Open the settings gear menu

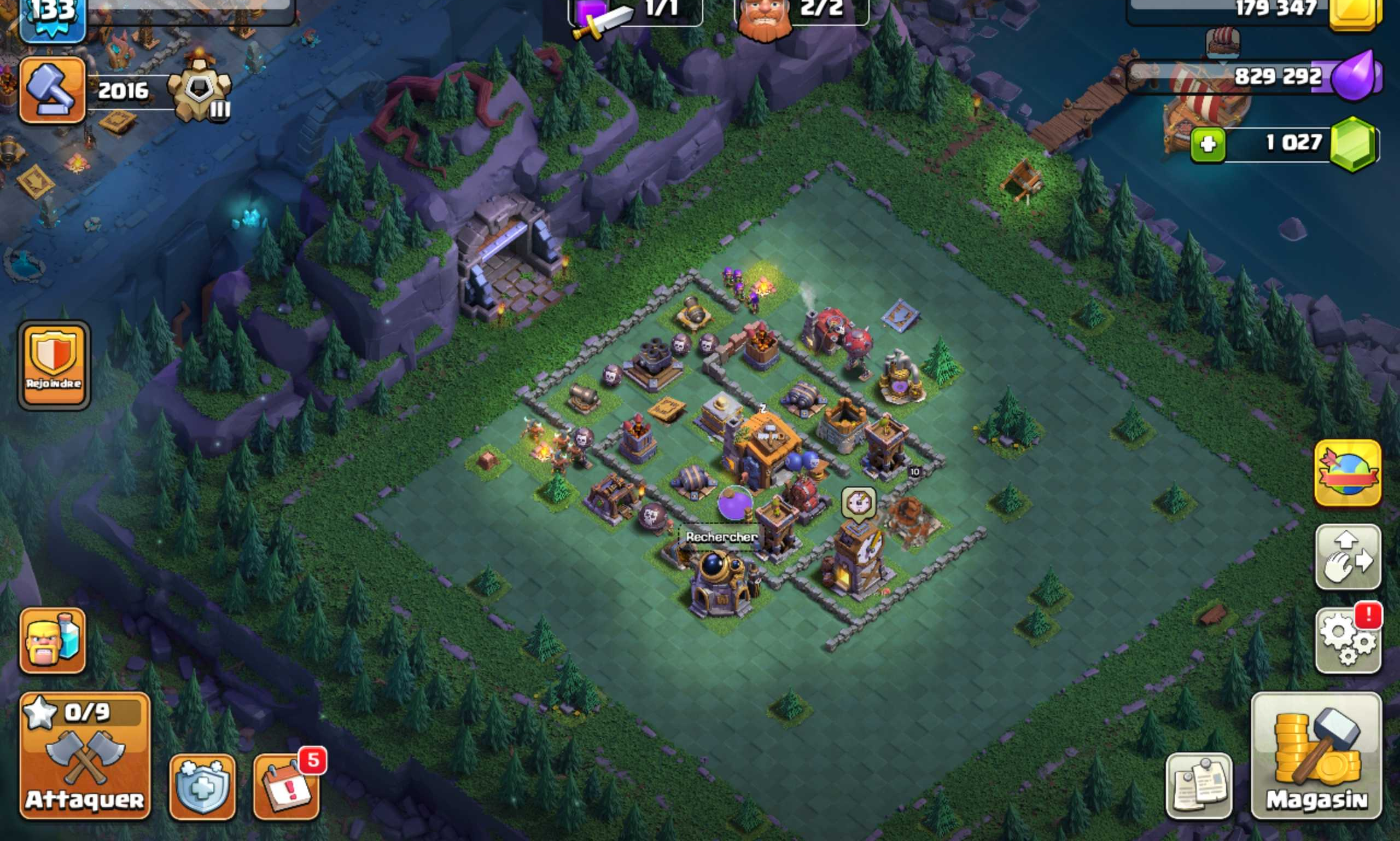point(1347,641)
